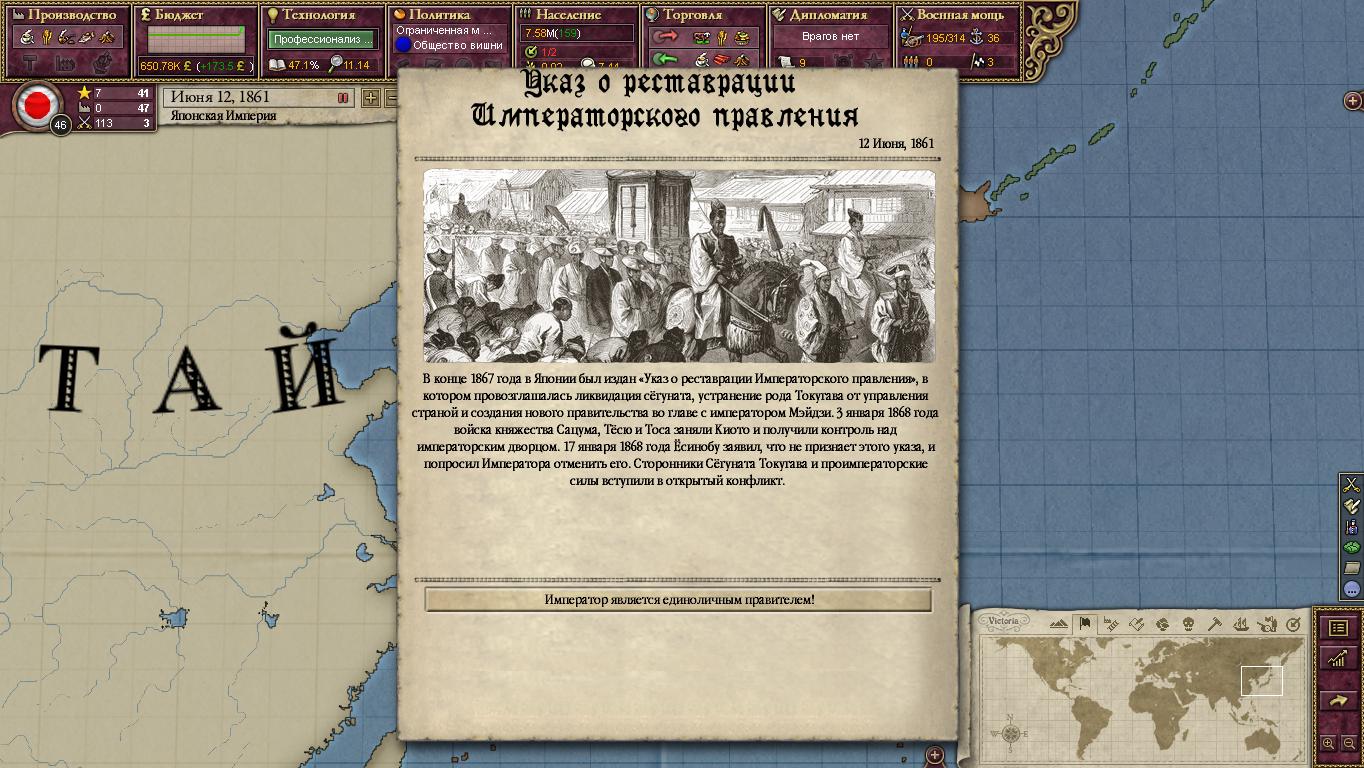Open the Политика (Politics) tab
The width and height of the screenshot is (1364, 768).
pyautogui.click(x=450, y=15)
